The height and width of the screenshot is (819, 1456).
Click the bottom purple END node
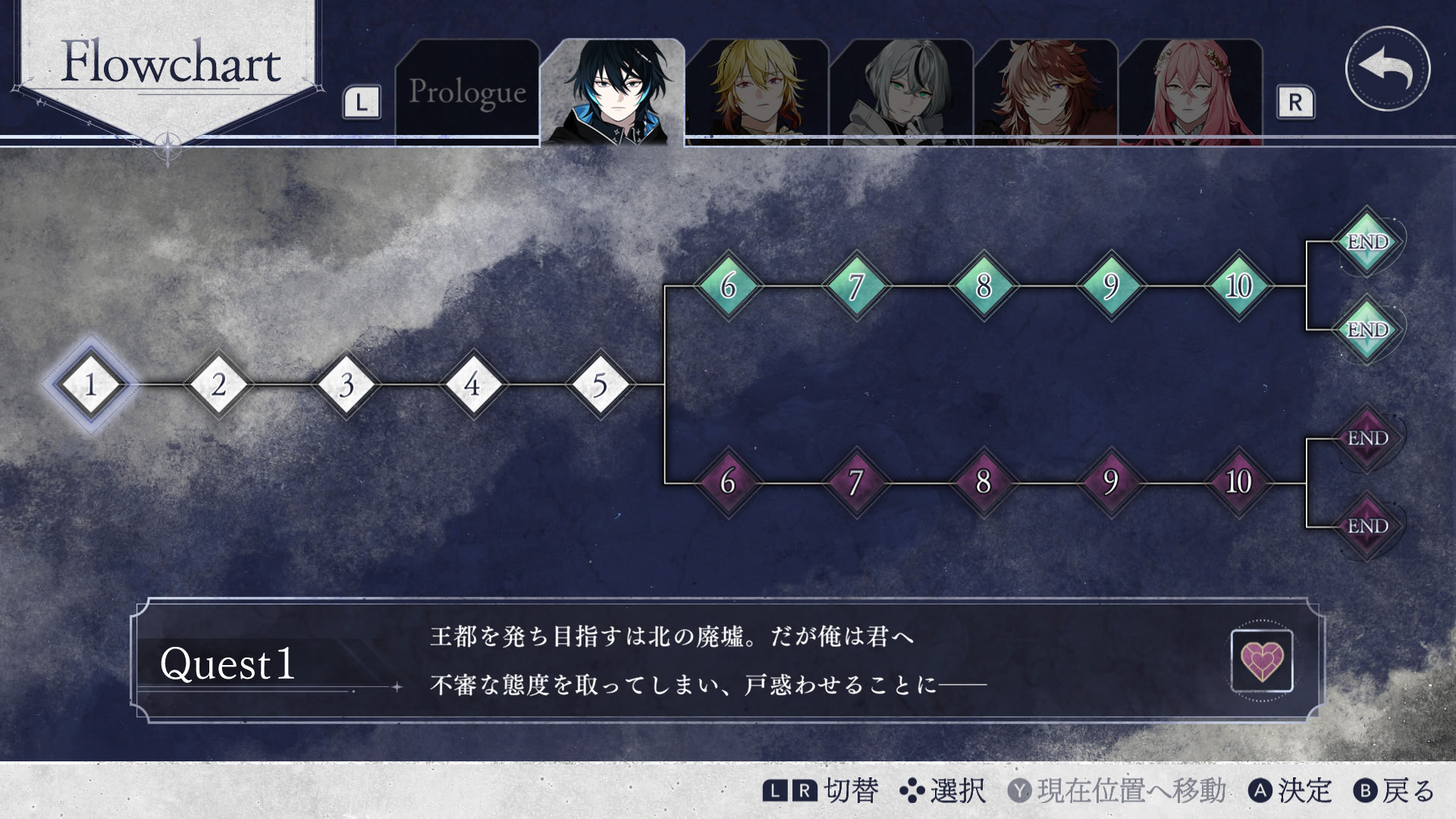(1369, 525)
